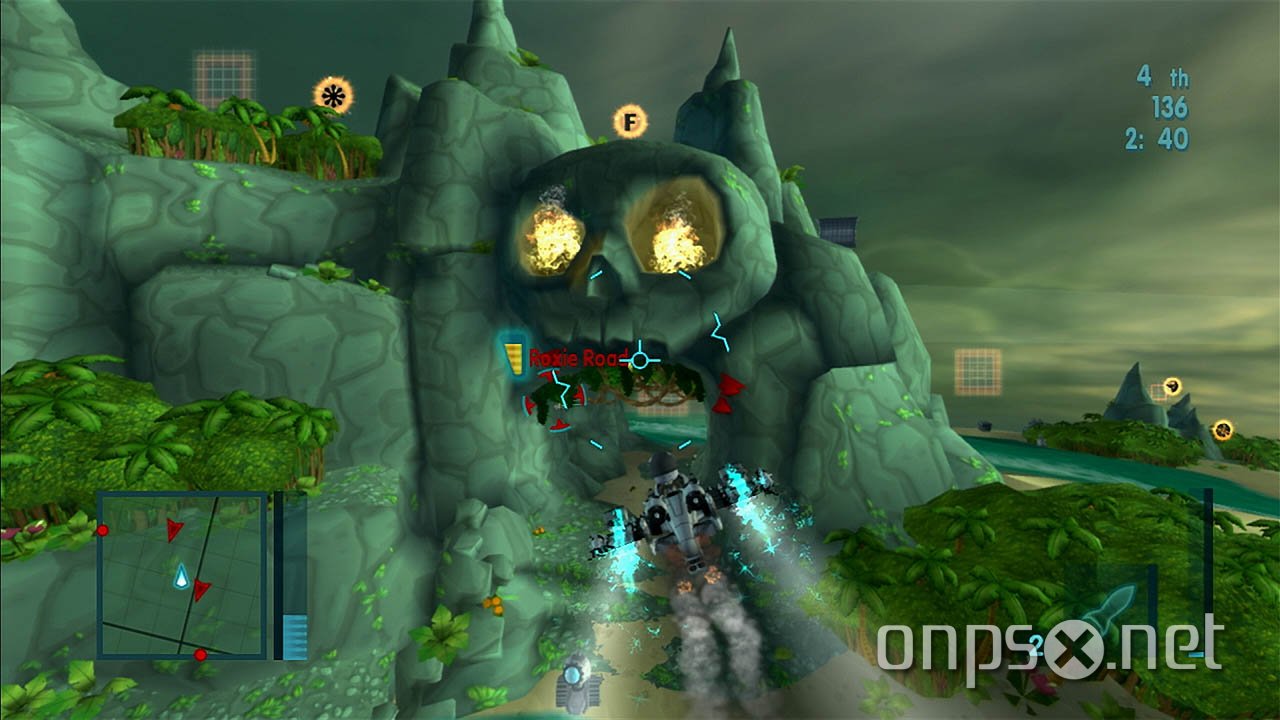Click the lower pickup orb near the right shoreline

1222,430
